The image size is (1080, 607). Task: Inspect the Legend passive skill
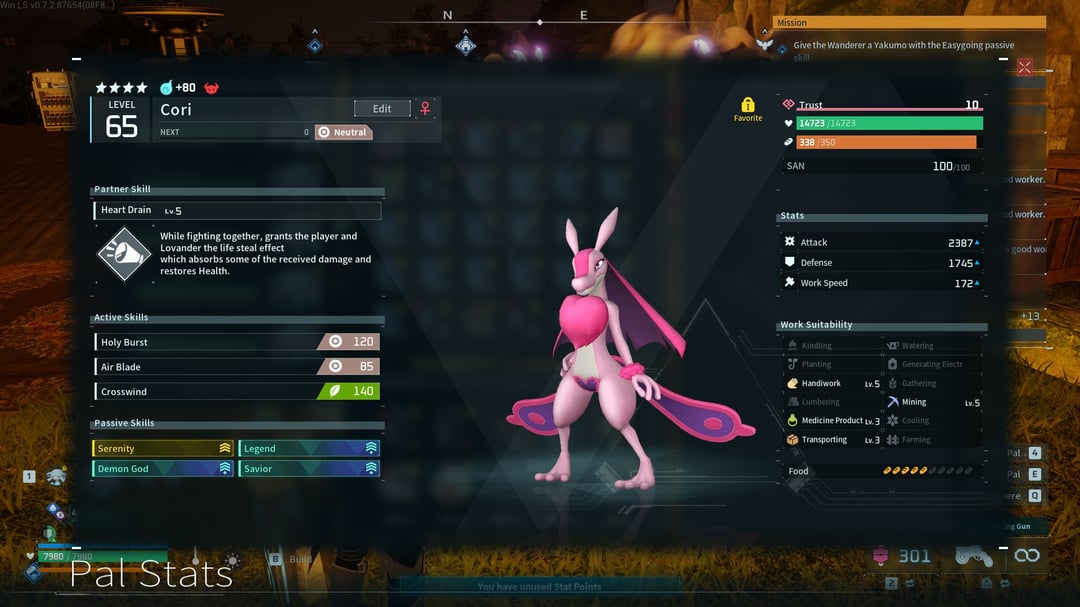coord(309,448)
